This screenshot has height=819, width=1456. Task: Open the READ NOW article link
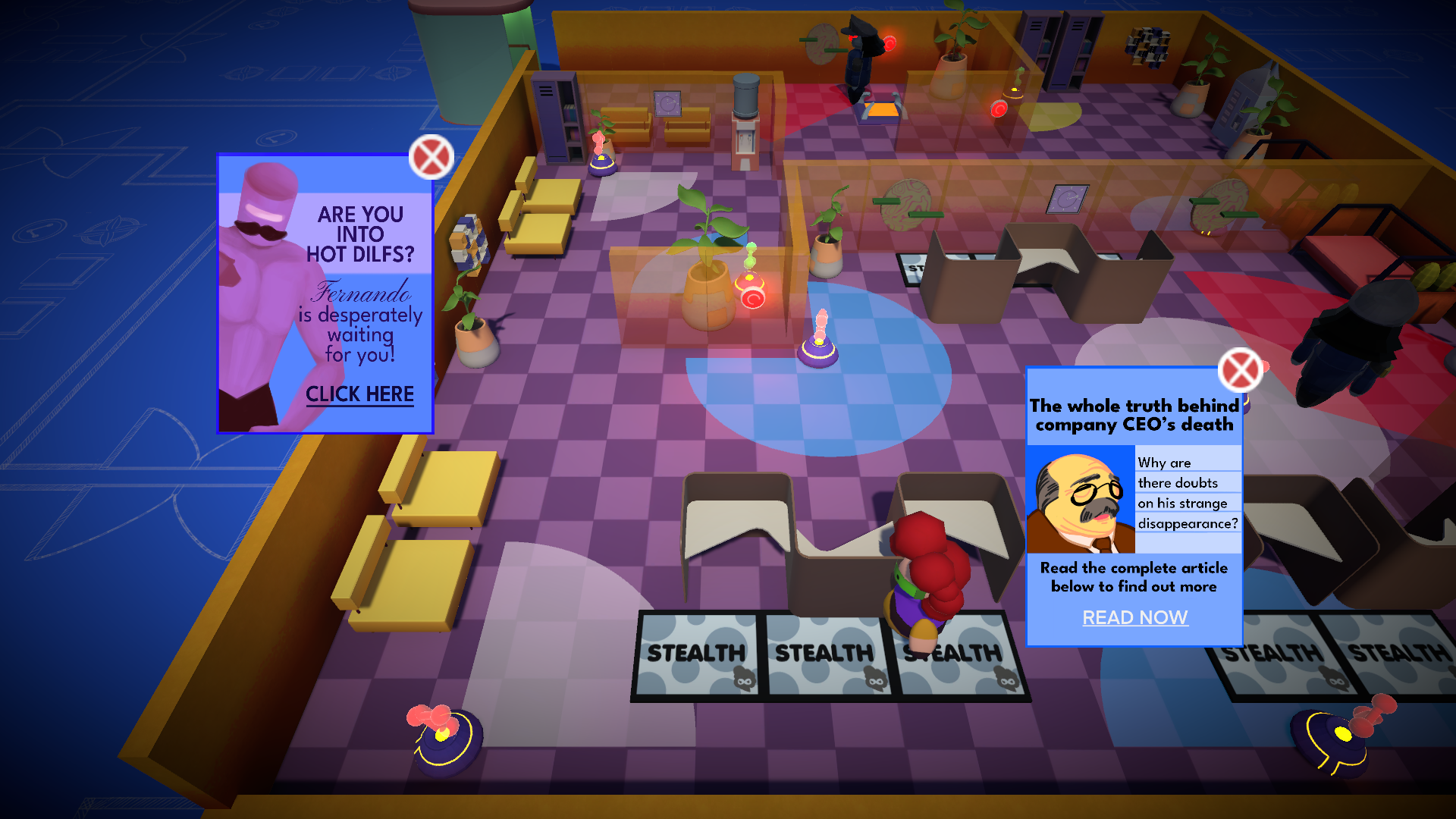coord(1134,618)
